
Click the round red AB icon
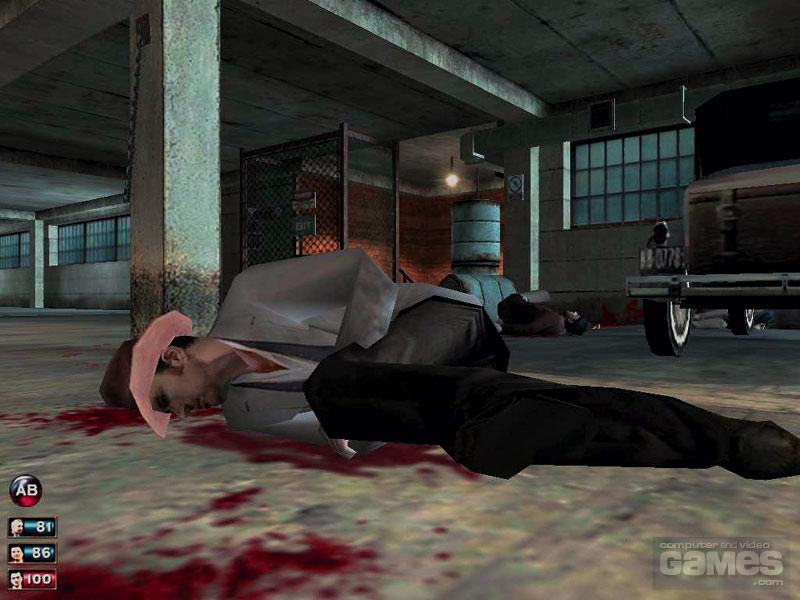25,490
